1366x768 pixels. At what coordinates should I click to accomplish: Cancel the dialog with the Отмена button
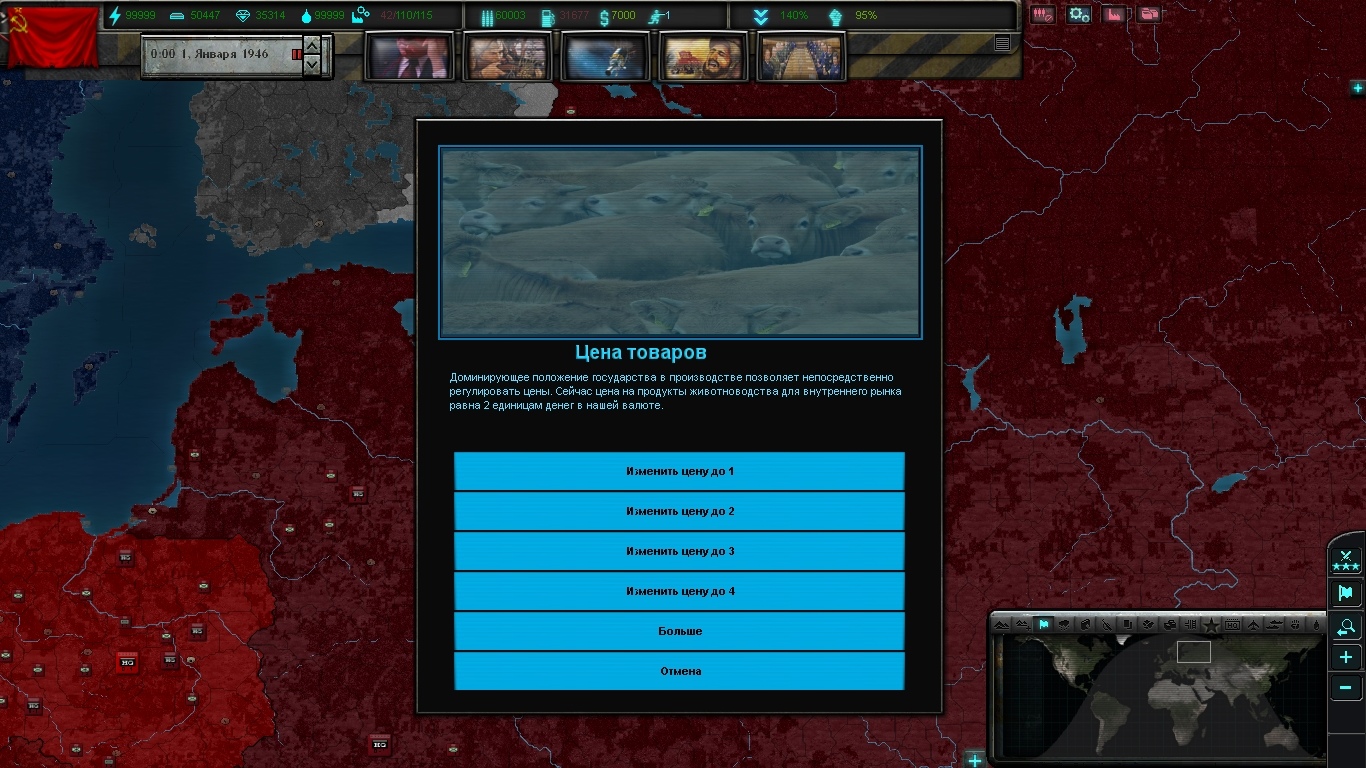click(x=679, y=671)
